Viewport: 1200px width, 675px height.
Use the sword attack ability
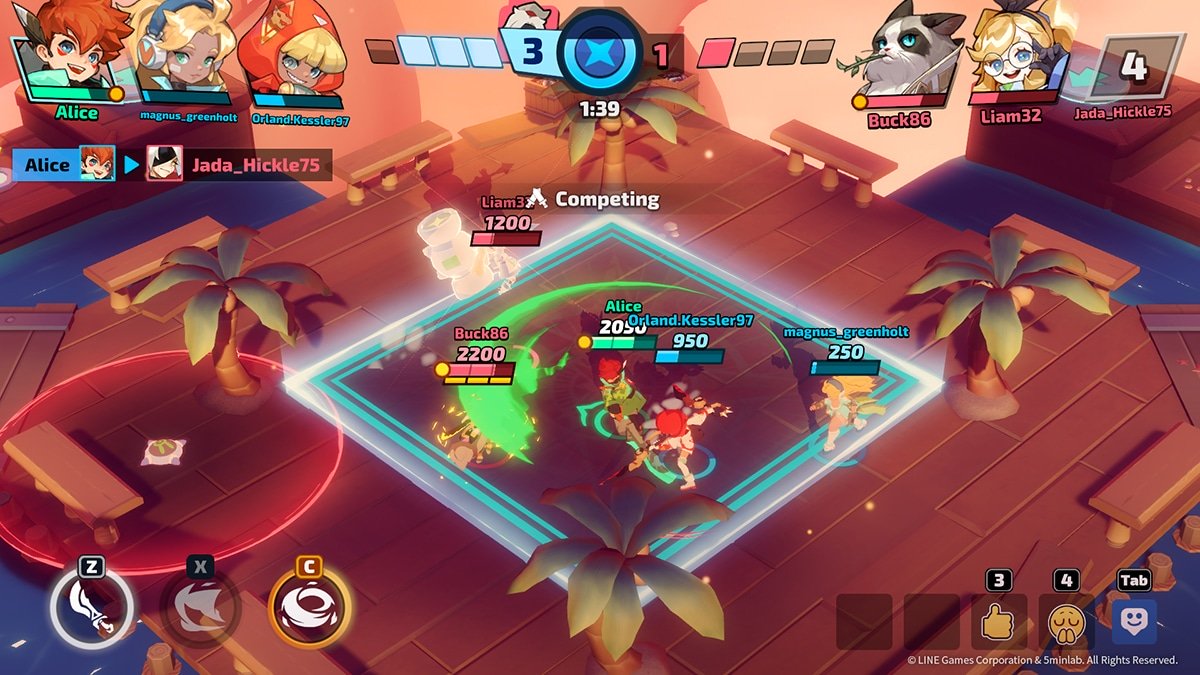[92, 607]
